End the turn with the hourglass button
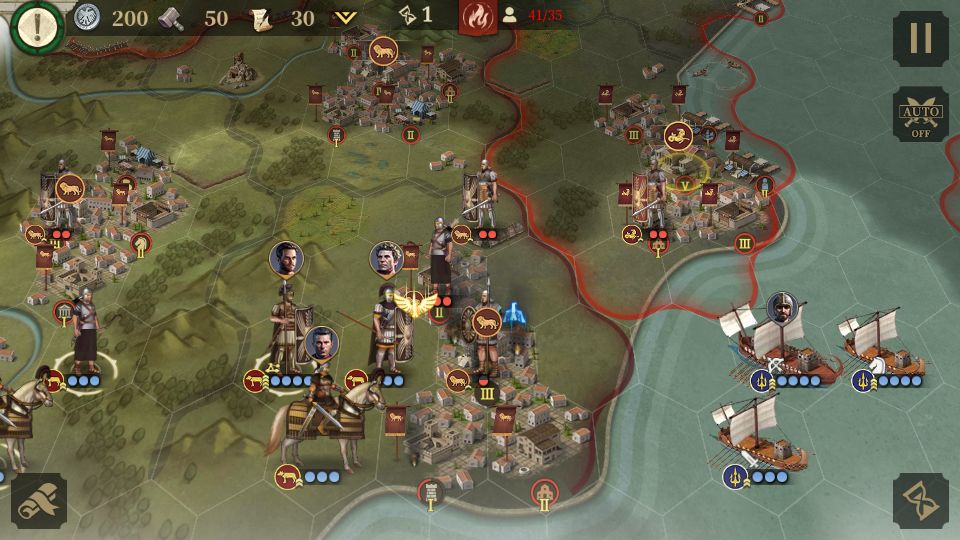Screen dimensions: 960x540 920,500
